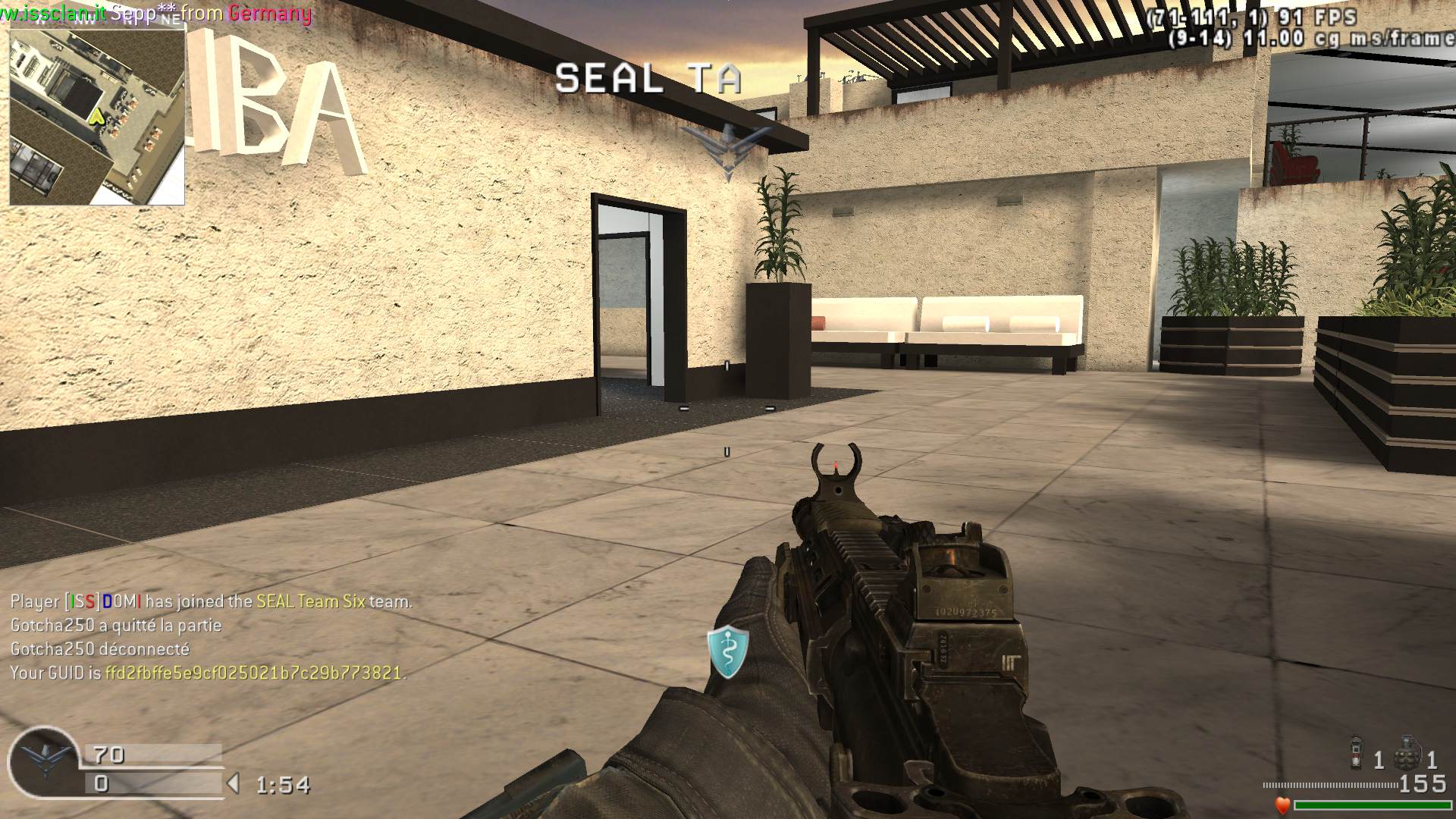Click the red heart health icon
Screen dimensions: 1456x819
pyautogui.click(x=1282, y=805)
